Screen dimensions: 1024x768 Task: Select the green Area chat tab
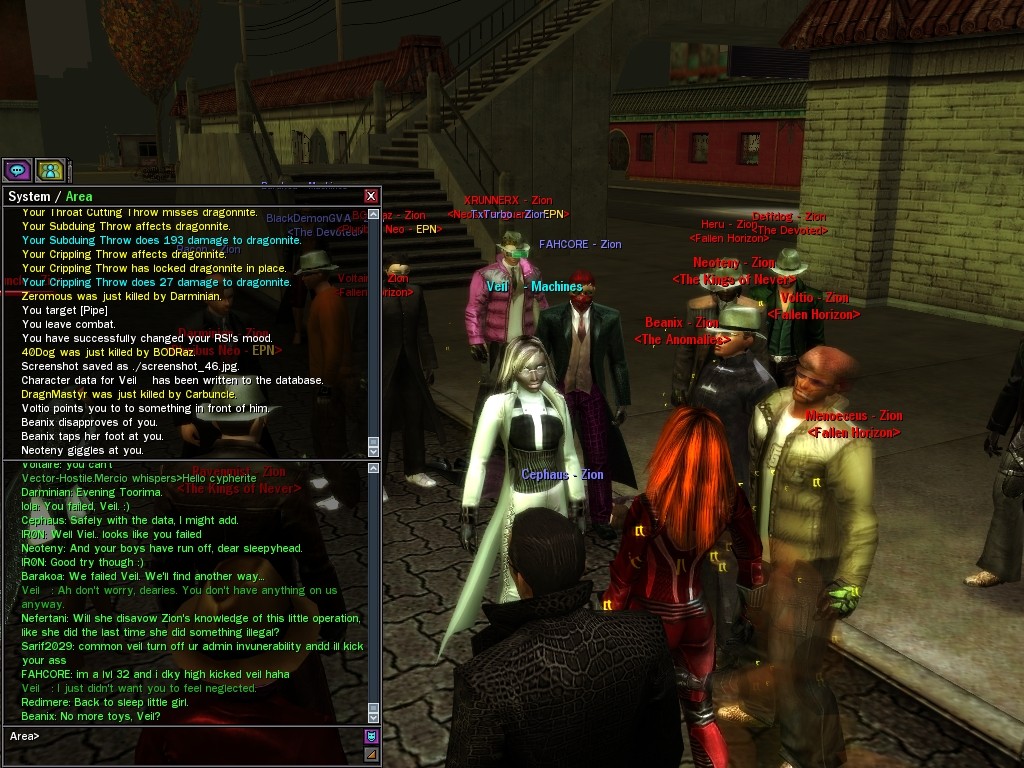coord(79,197)
